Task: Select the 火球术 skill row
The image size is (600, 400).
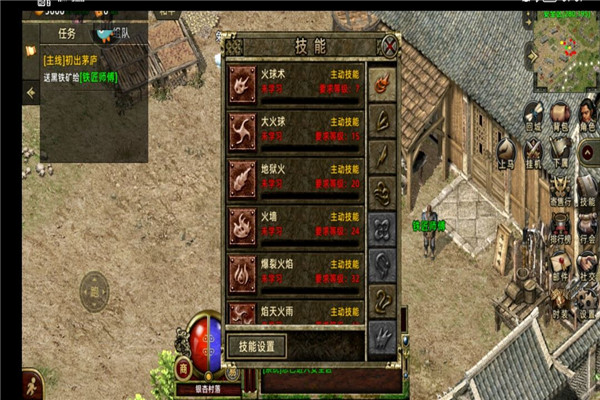Action: [x=296, y=81]
